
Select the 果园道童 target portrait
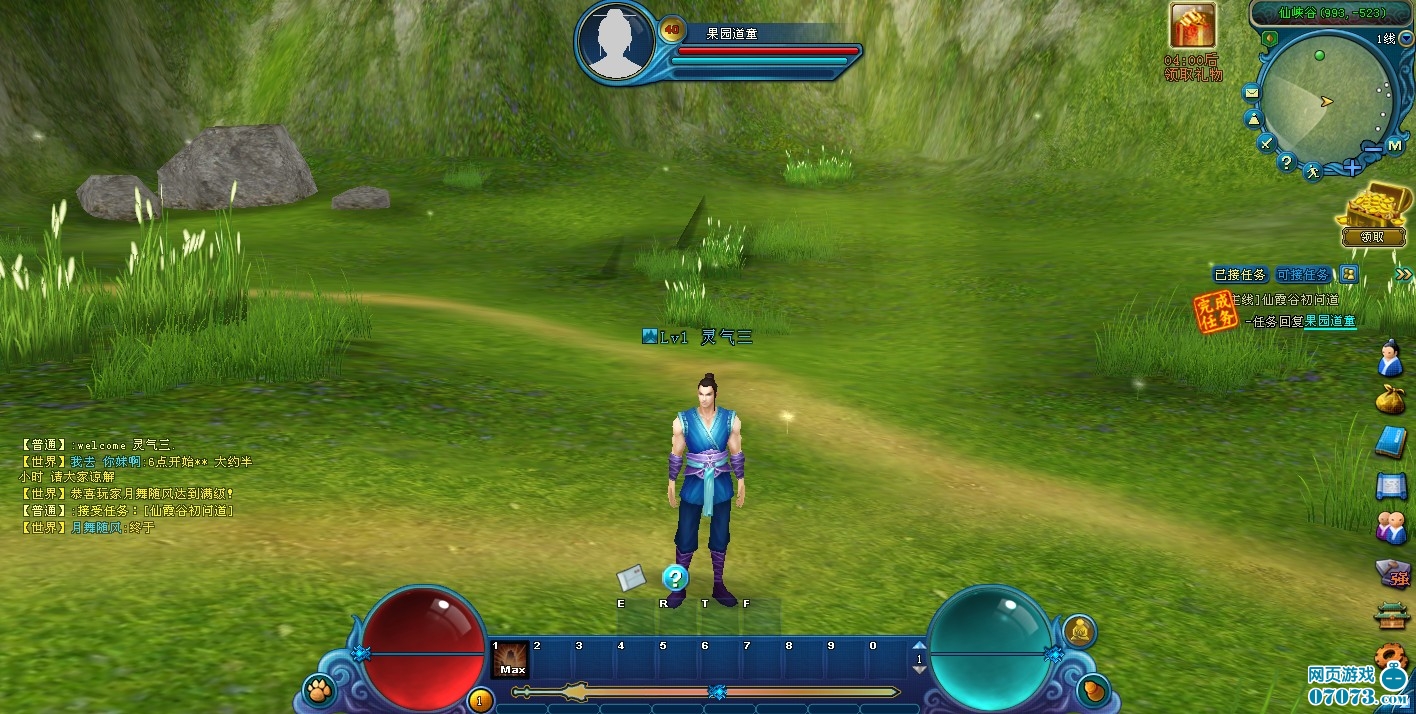(x=615, y=41)
